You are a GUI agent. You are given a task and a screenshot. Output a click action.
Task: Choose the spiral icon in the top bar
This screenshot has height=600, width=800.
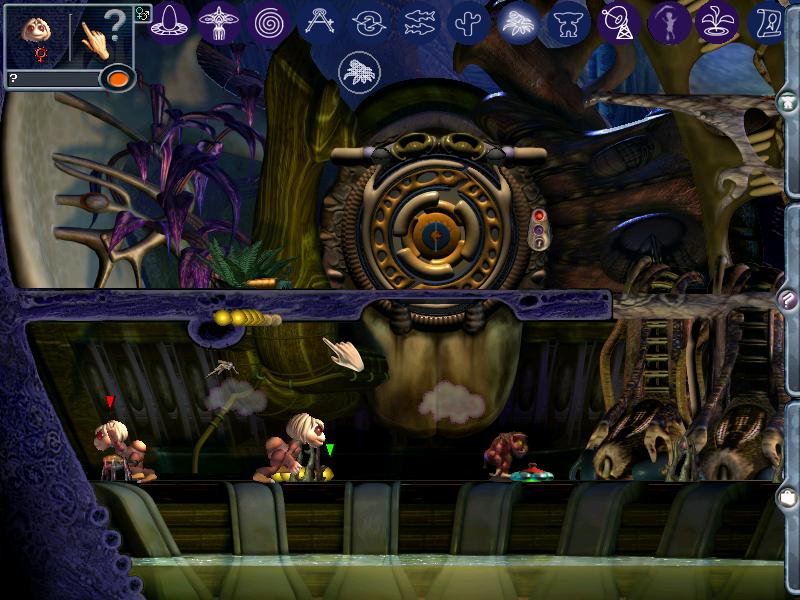[268, 21]
